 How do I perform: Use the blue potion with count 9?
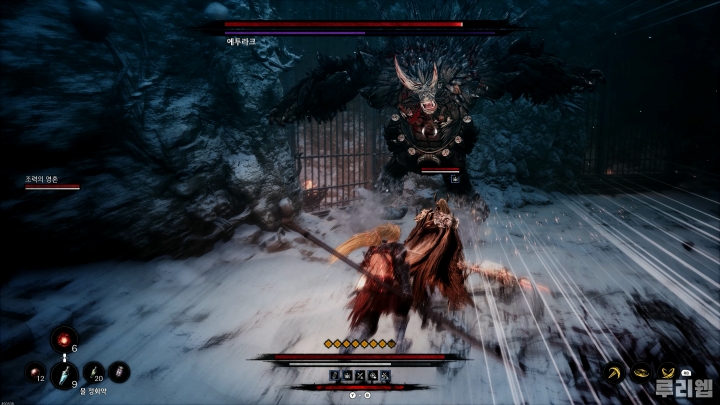pyautogui.click(x=65, y=374)
